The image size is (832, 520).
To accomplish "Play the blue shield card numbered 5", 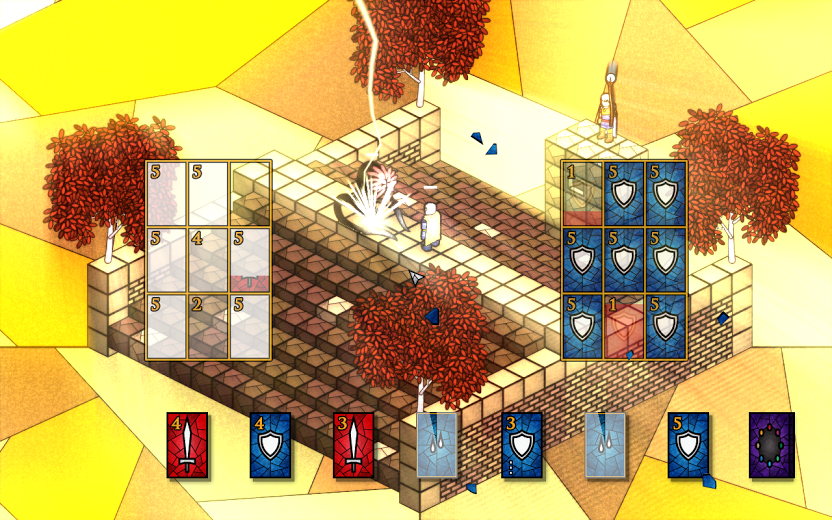I will (x=688, y=445).
